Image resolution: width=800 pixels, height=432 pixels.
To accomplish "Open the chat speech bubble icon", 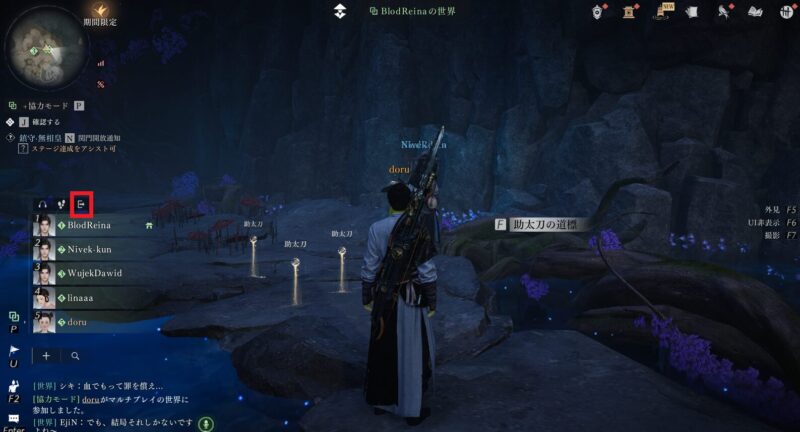I will click(14, 417).
